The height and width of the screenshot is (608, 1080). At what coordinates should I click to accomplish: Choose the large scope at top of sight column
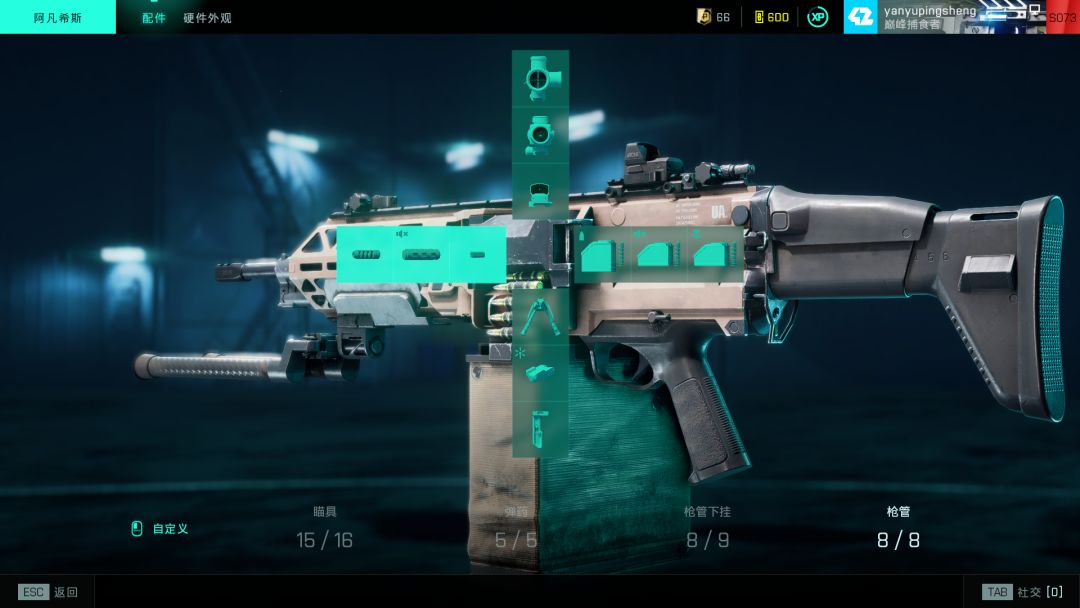coord(540,77)
